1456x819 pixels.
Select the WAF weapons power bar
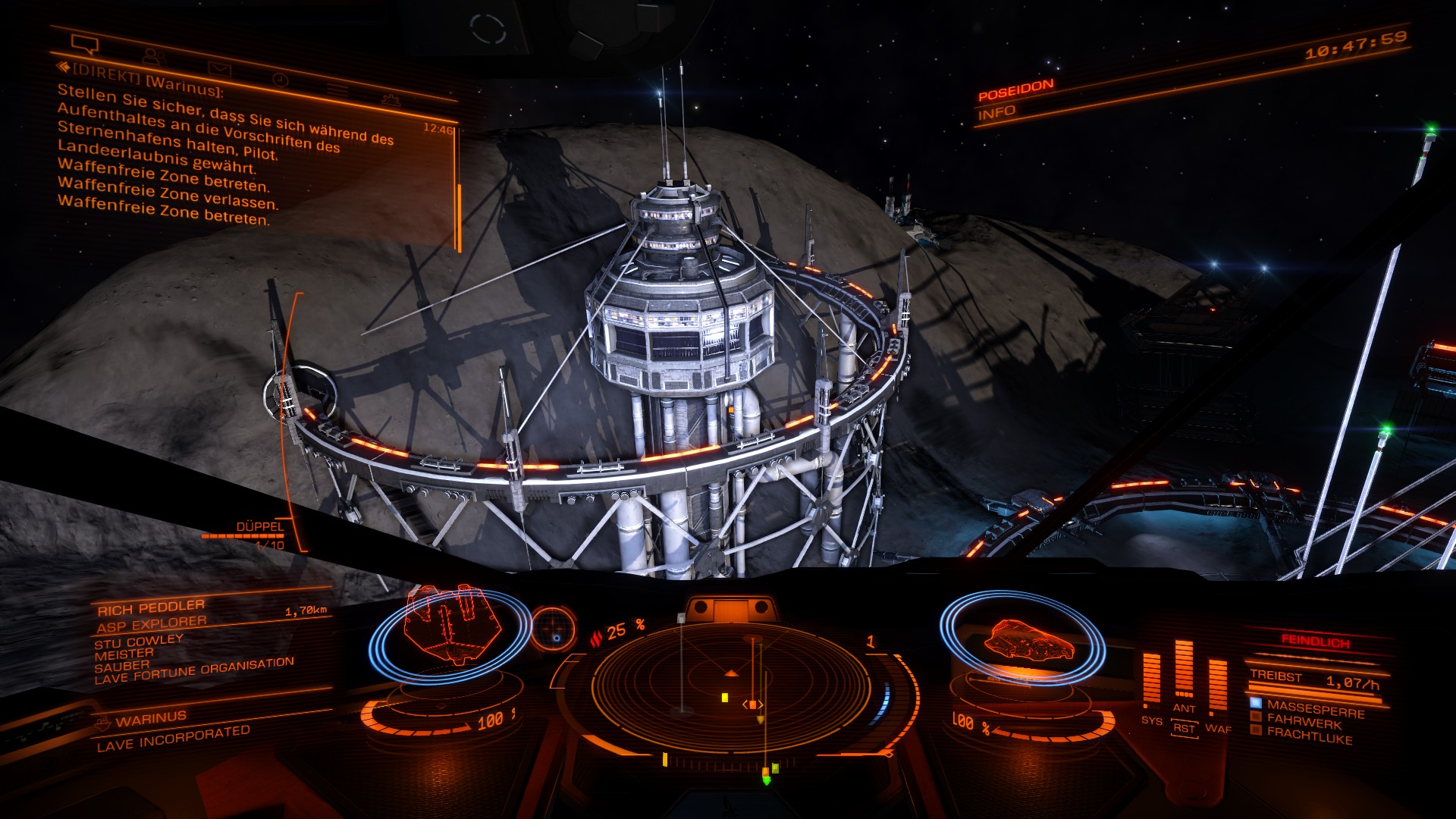click(x=1217, y=685)
